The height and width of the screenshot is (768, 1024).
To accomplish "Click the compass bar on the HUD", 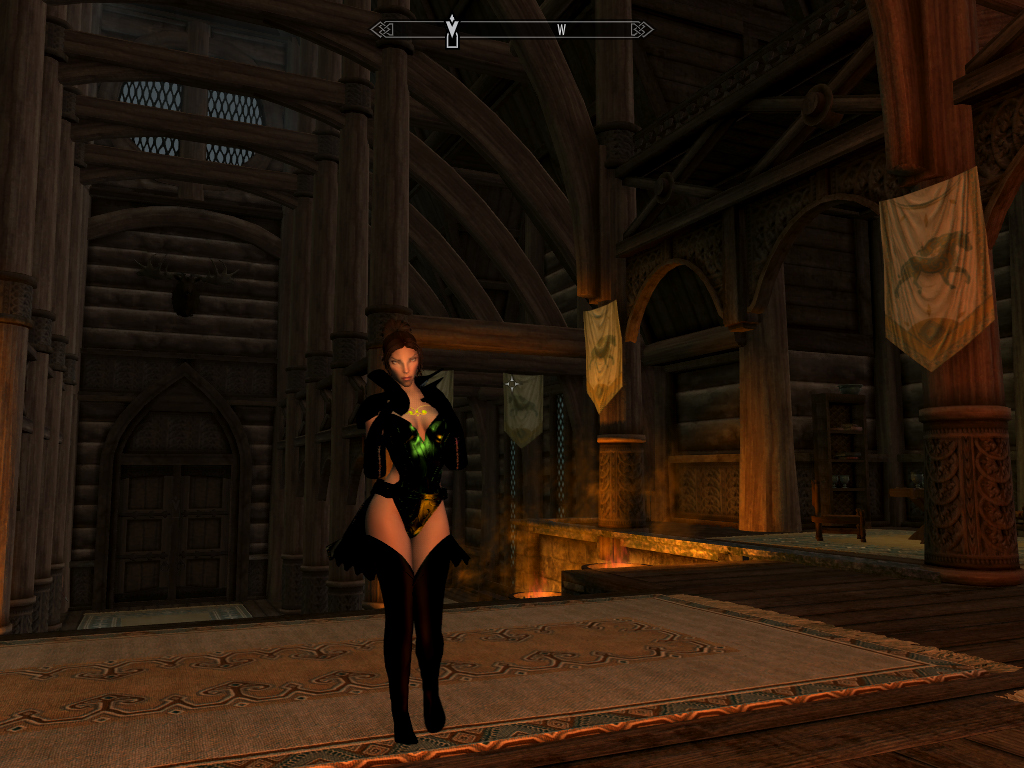I will (512, 30).
